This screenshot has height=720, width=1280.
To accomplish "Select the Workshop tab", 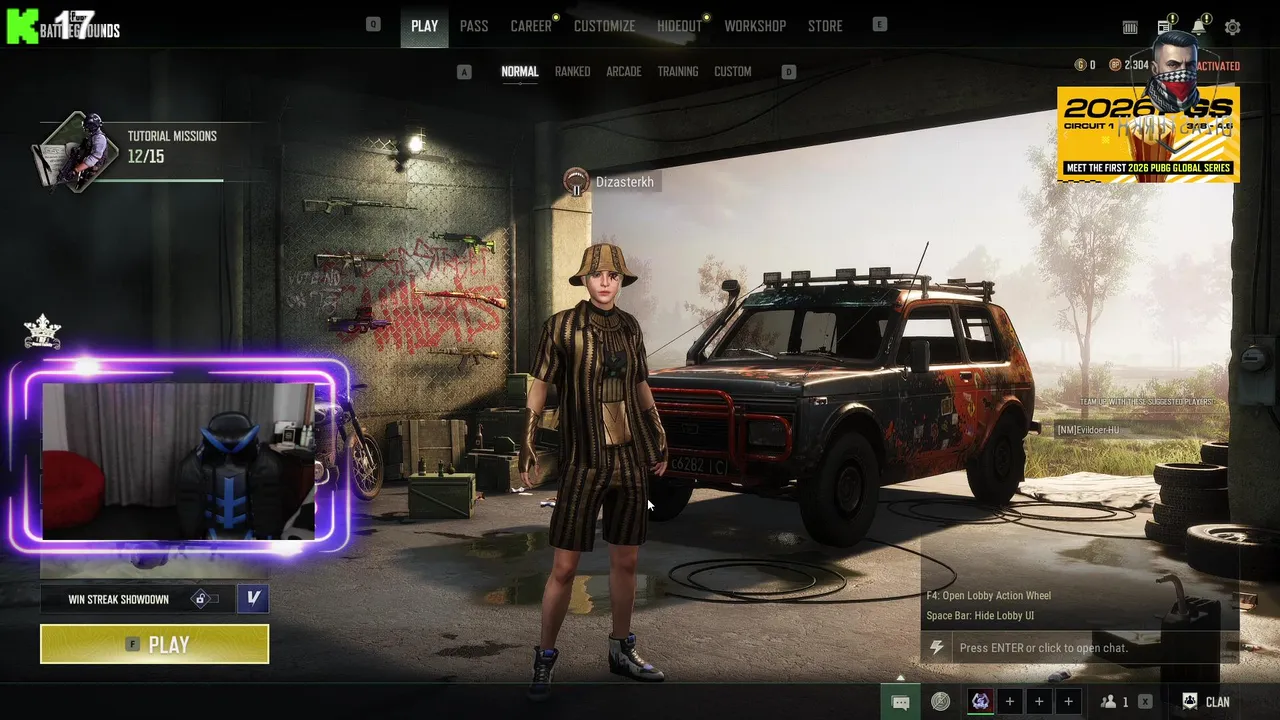I will (x=755, y=26).
